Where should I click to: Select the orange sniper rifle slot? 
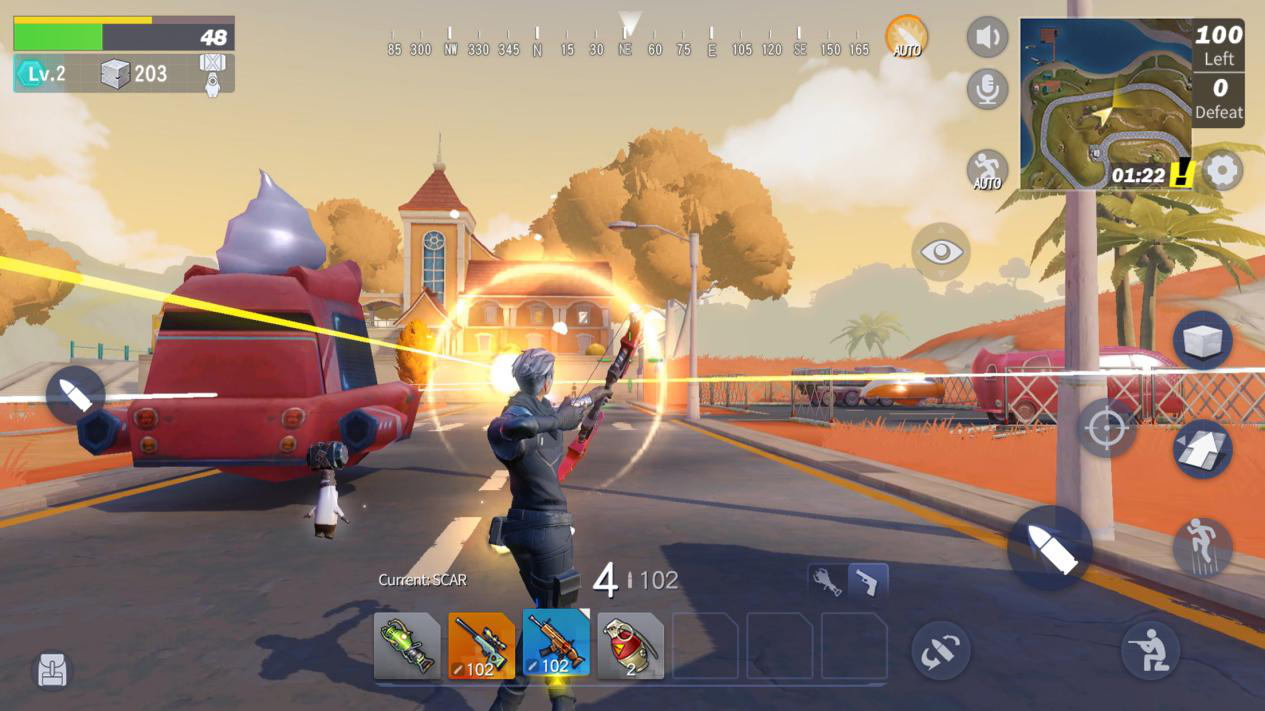coord(481,646)
